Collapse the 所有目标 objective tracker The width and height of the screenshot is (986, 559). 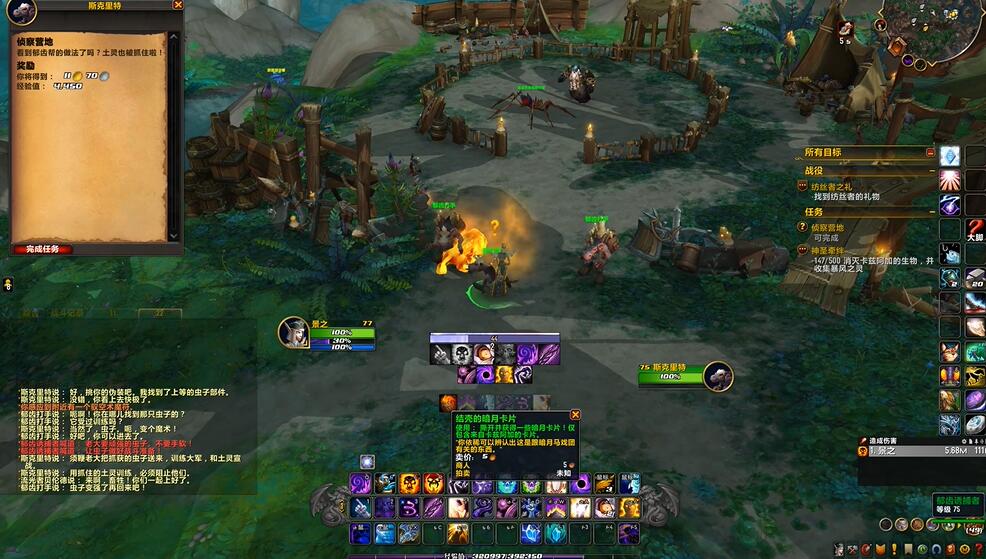coord(930,153)
